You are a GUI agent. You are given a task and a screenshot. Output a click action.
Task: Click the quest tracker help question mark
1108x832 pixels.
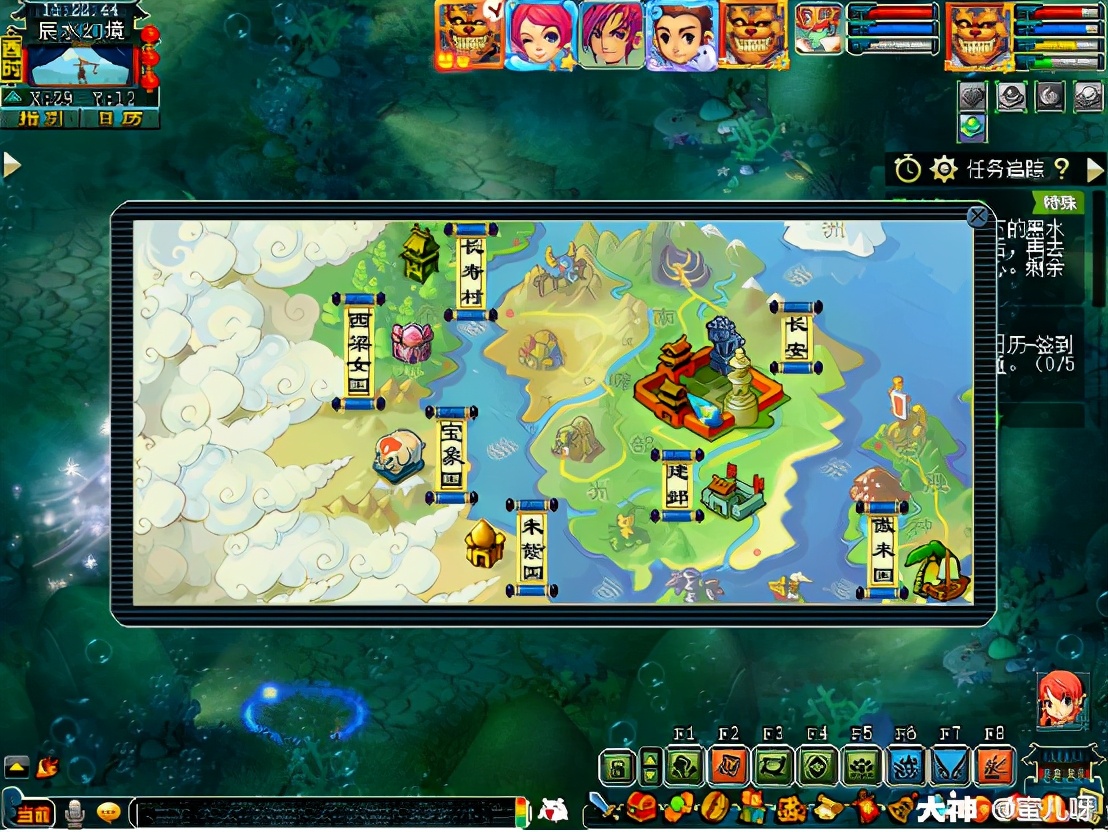coord(1062,169)
